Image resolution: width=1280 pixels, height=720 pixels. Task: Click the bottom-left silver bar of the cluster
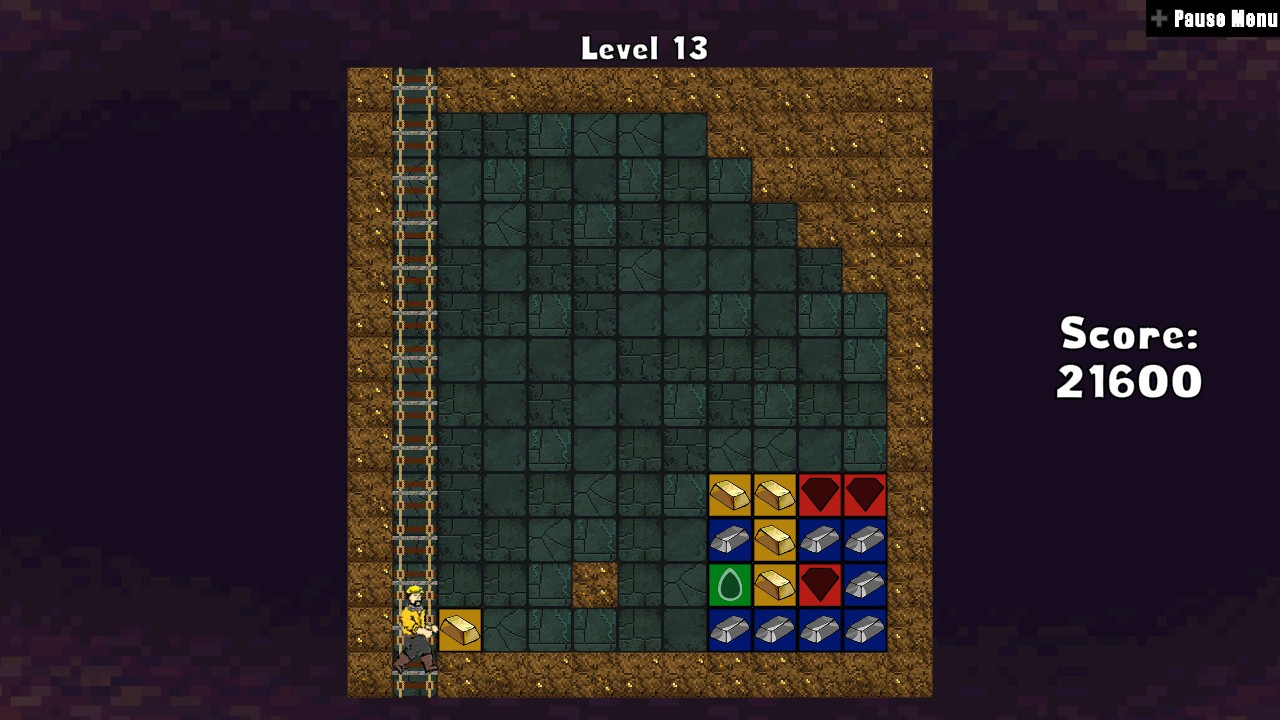click(730, 630)
